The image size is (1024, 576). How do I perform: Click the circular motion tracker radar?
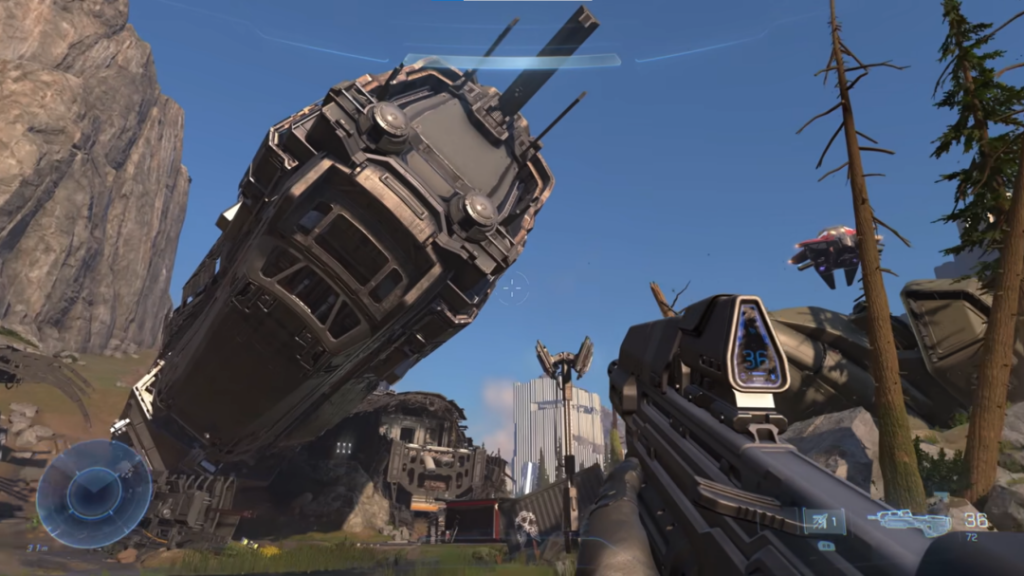(x=93, y=493)
